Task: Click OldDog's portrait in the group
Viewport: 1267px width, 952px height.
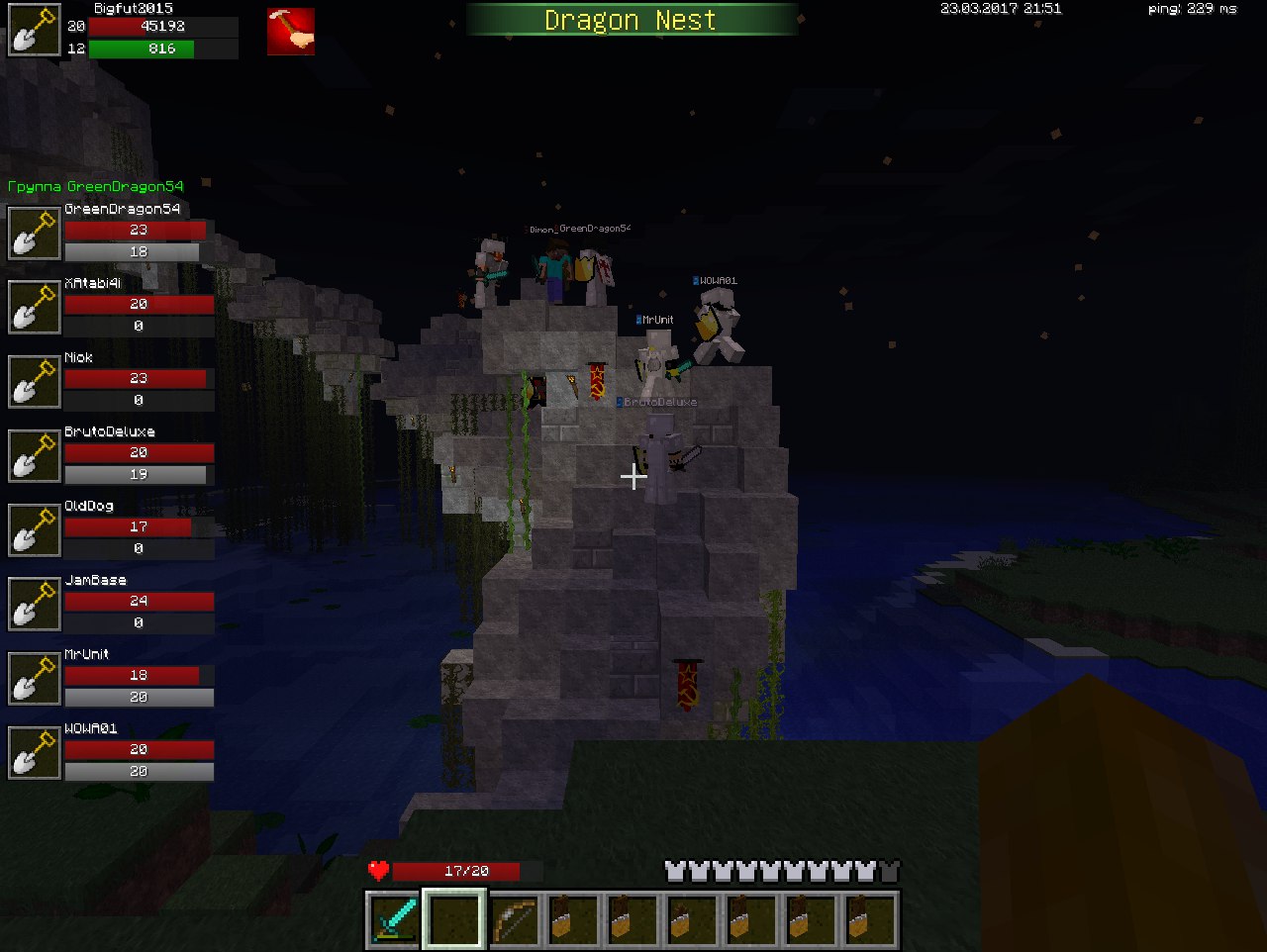Action: 35,529
